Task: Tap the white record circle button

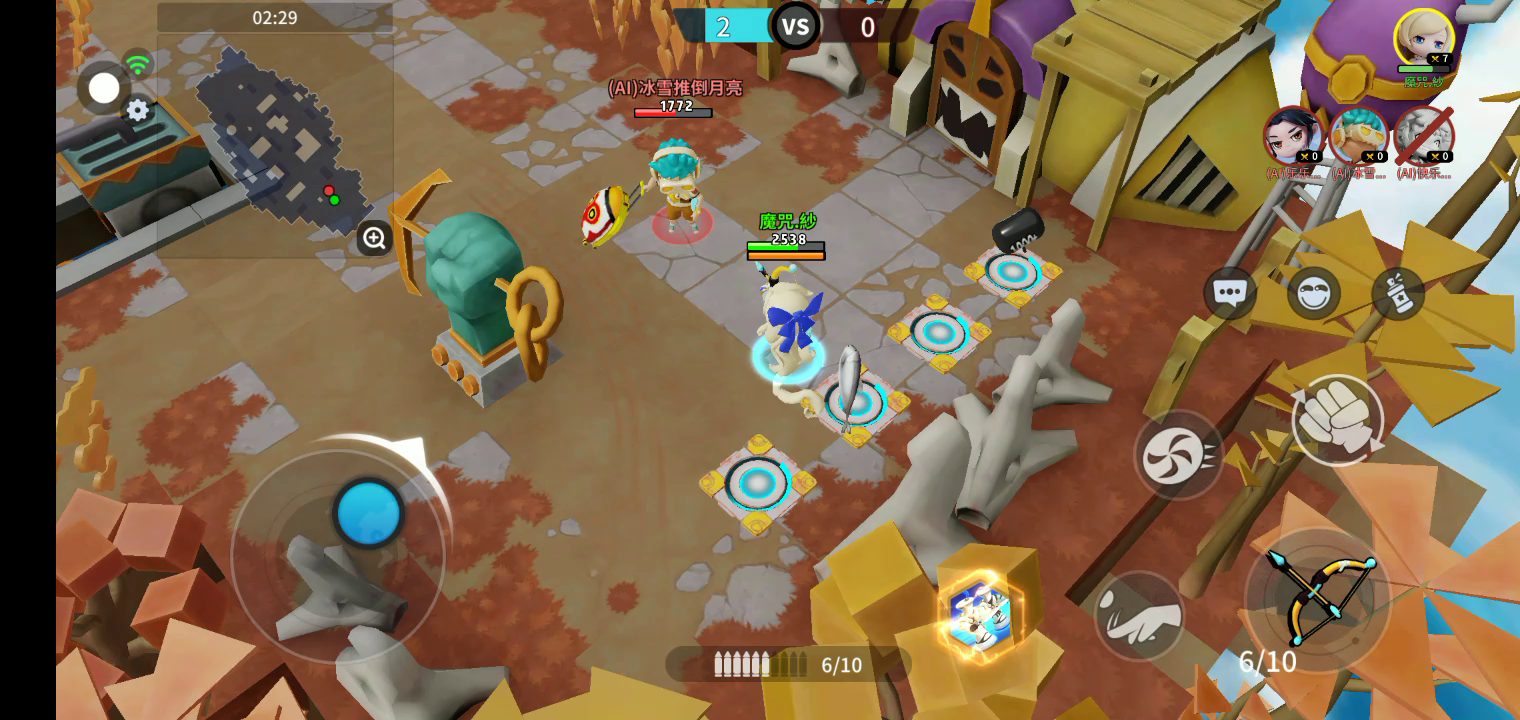Action: point(104,88)
